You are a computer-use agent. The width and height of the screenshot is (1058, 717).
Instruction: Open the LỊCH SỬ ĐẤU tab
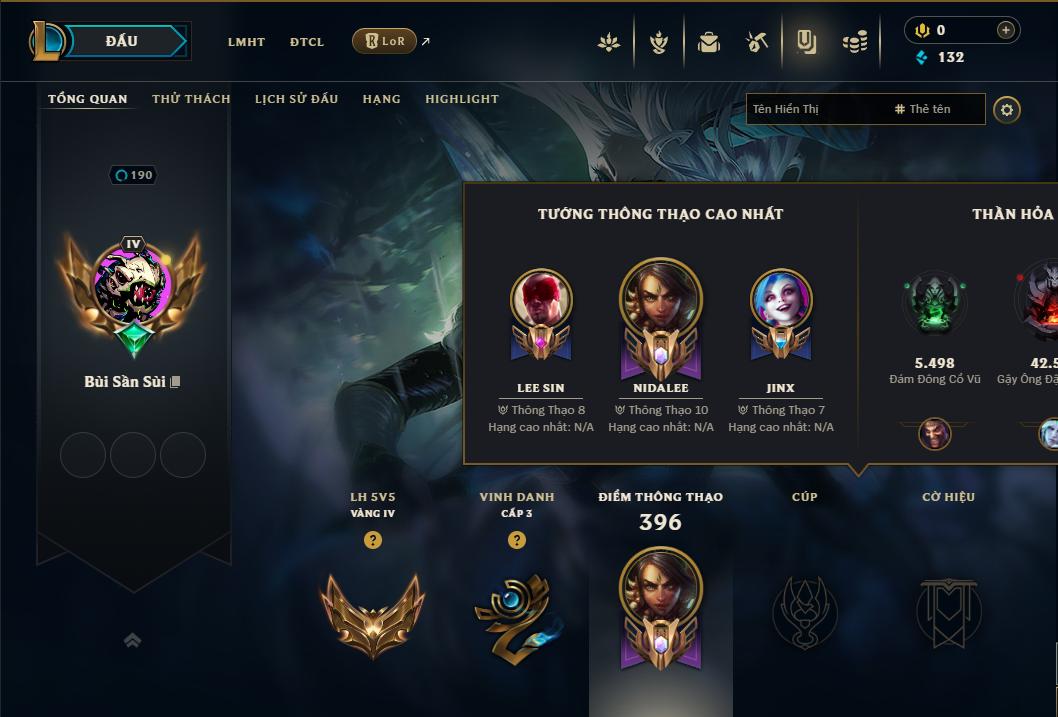(296, 99)
